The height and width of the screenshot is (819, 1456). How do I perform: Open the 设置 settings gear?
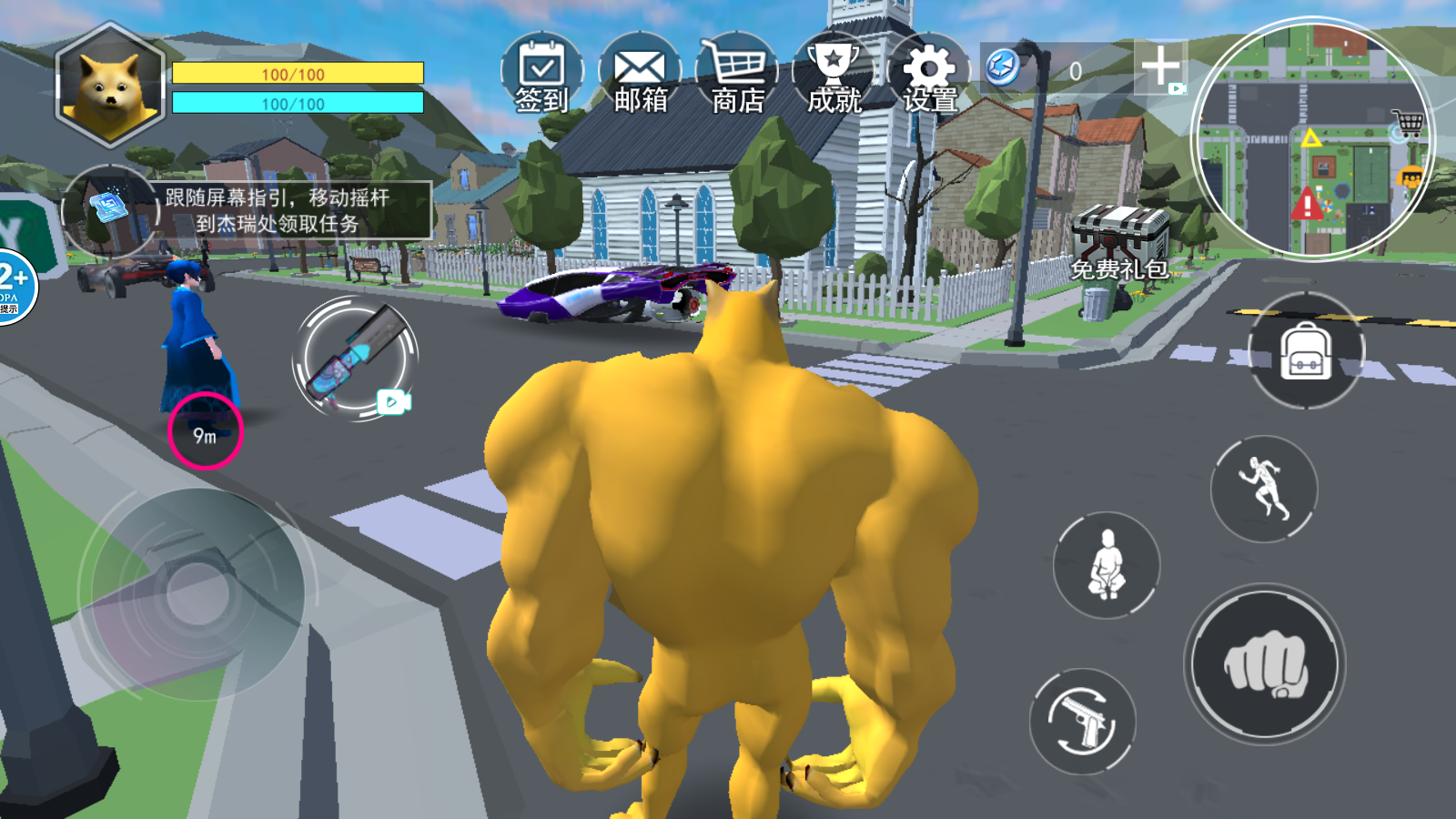coord(930,66)
